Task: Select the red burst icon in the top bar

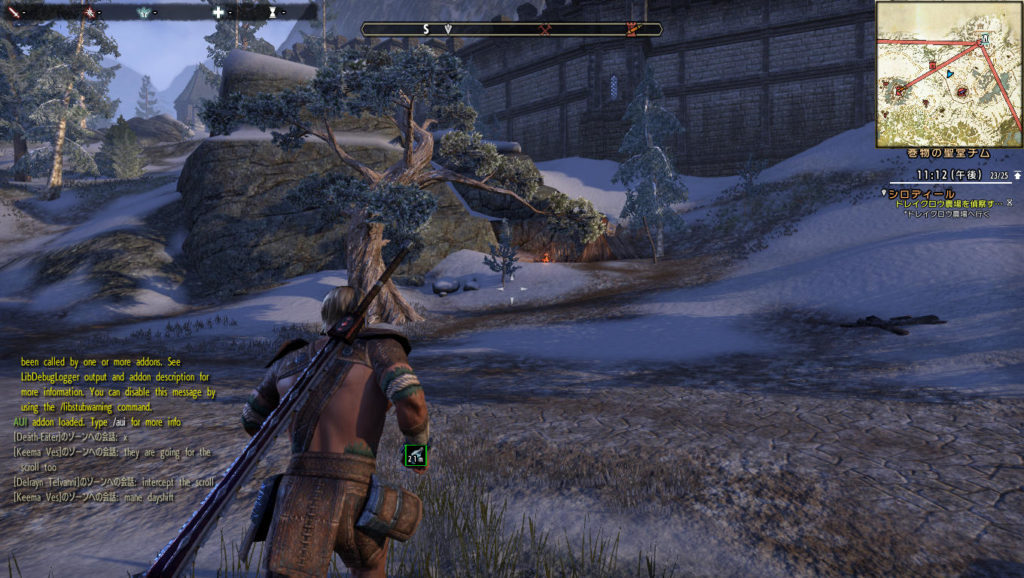Action: click(90, 12)
